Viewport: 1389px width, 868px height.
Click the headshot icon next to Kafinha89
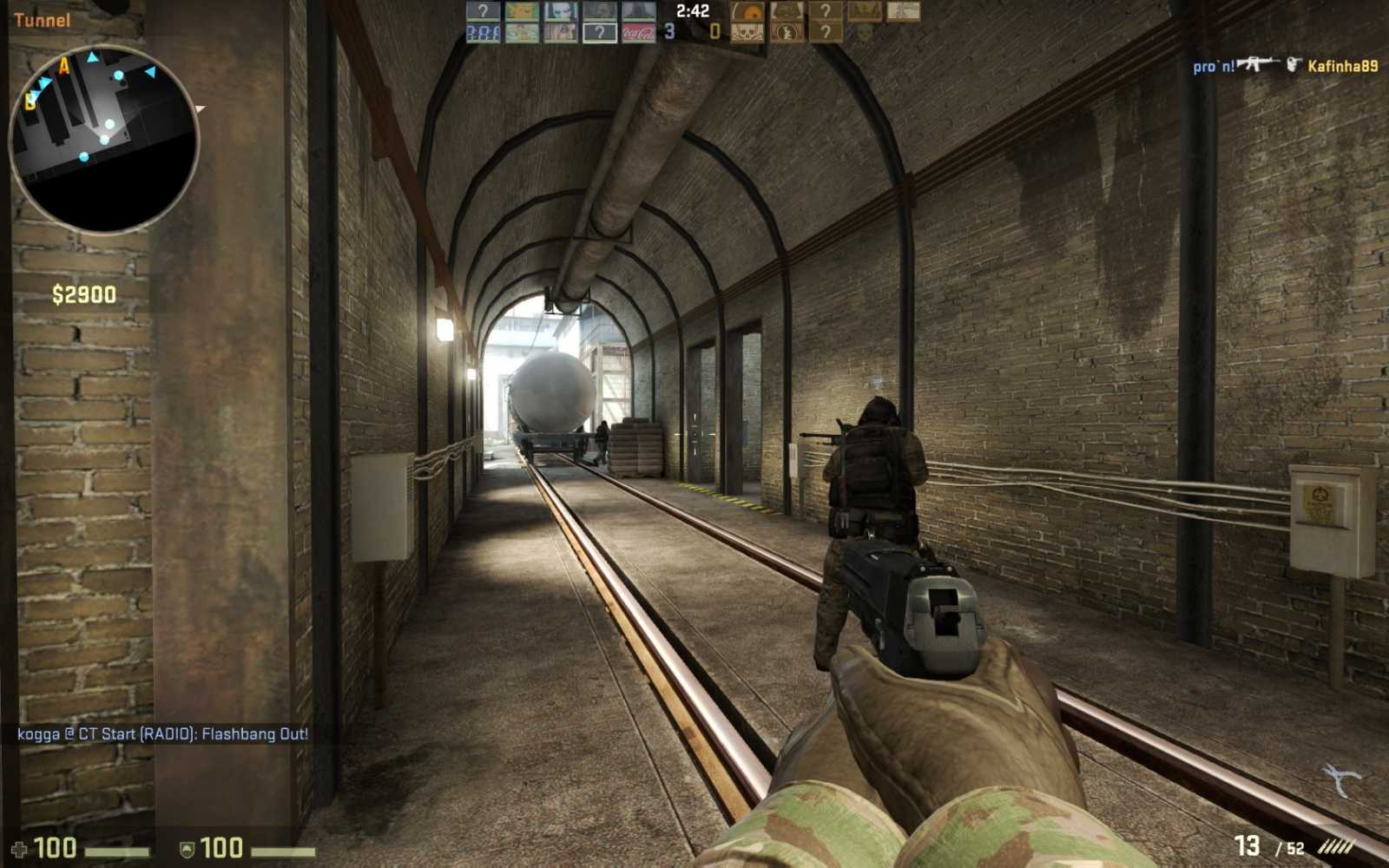1294,63
